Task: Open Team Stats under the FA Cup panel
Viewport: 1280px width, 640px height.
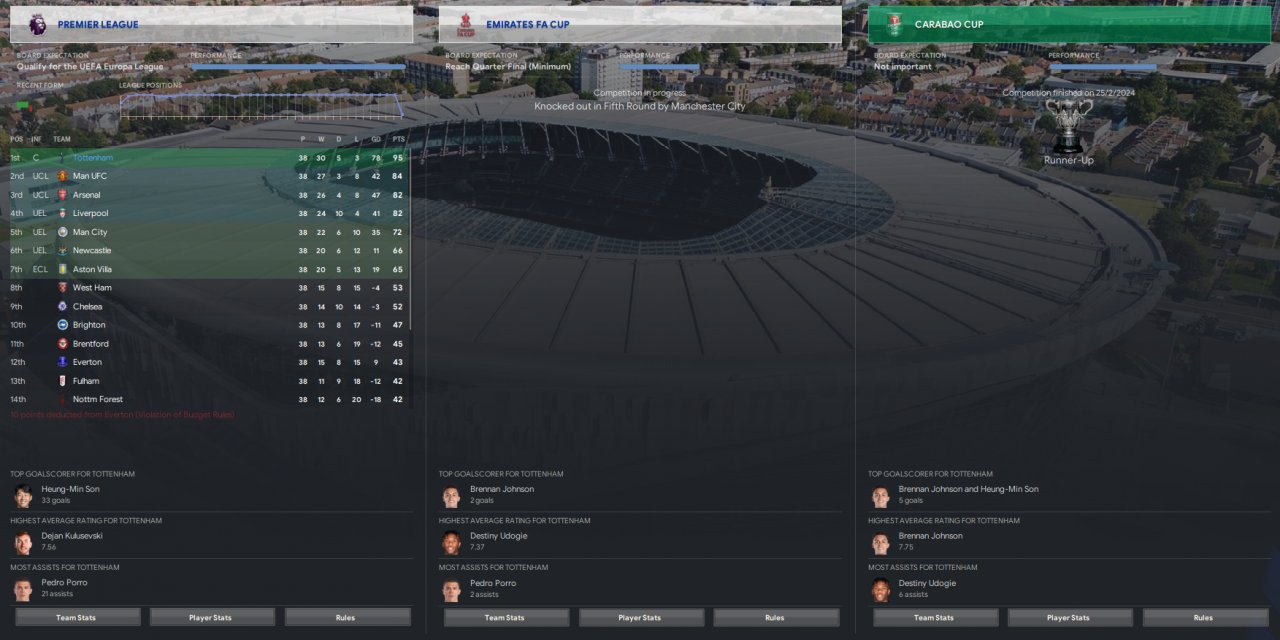Action: (x=505, y=617)
